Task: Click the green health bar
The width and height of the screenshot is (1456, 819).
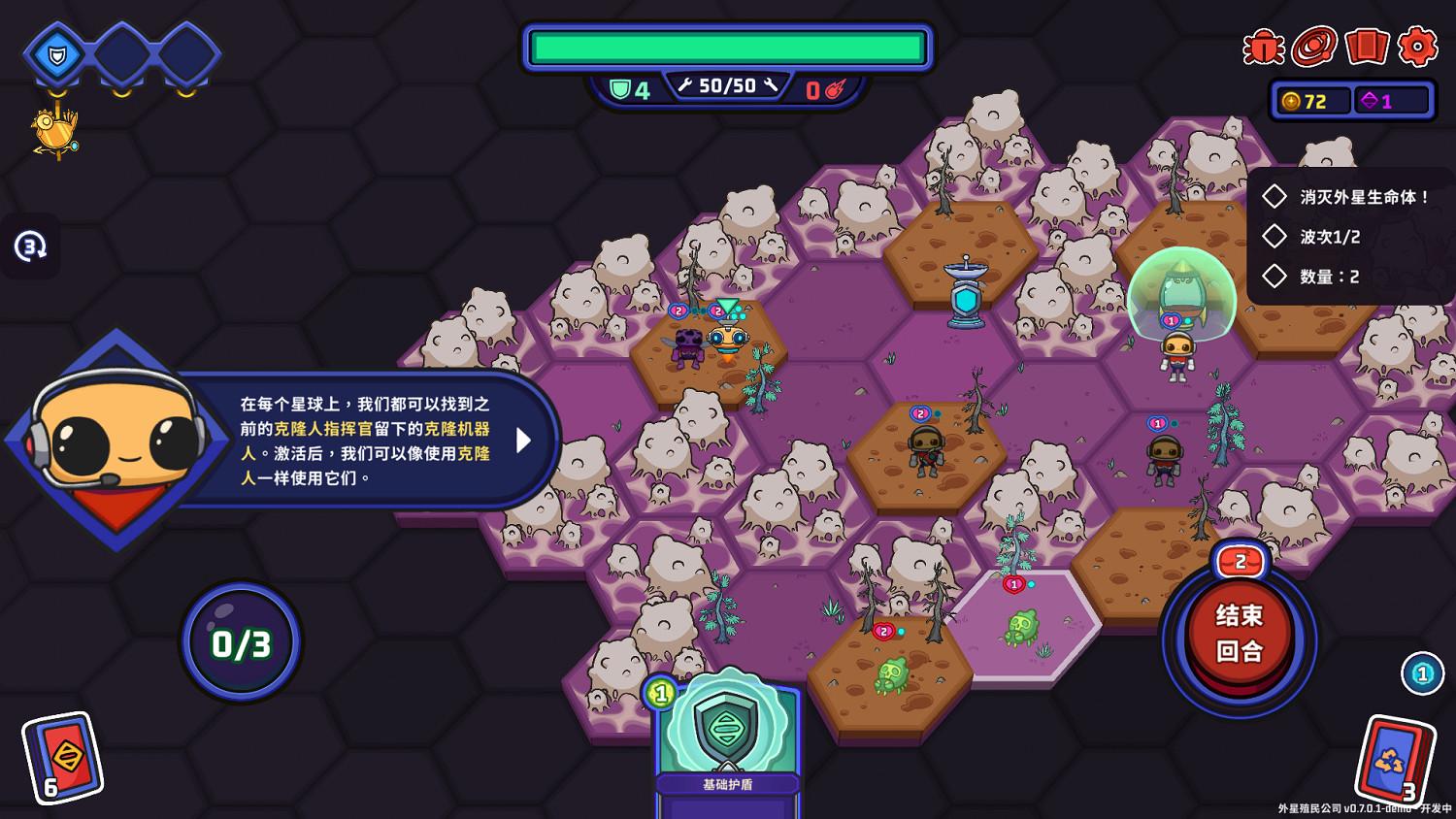Action: click(x=728, y=45)
